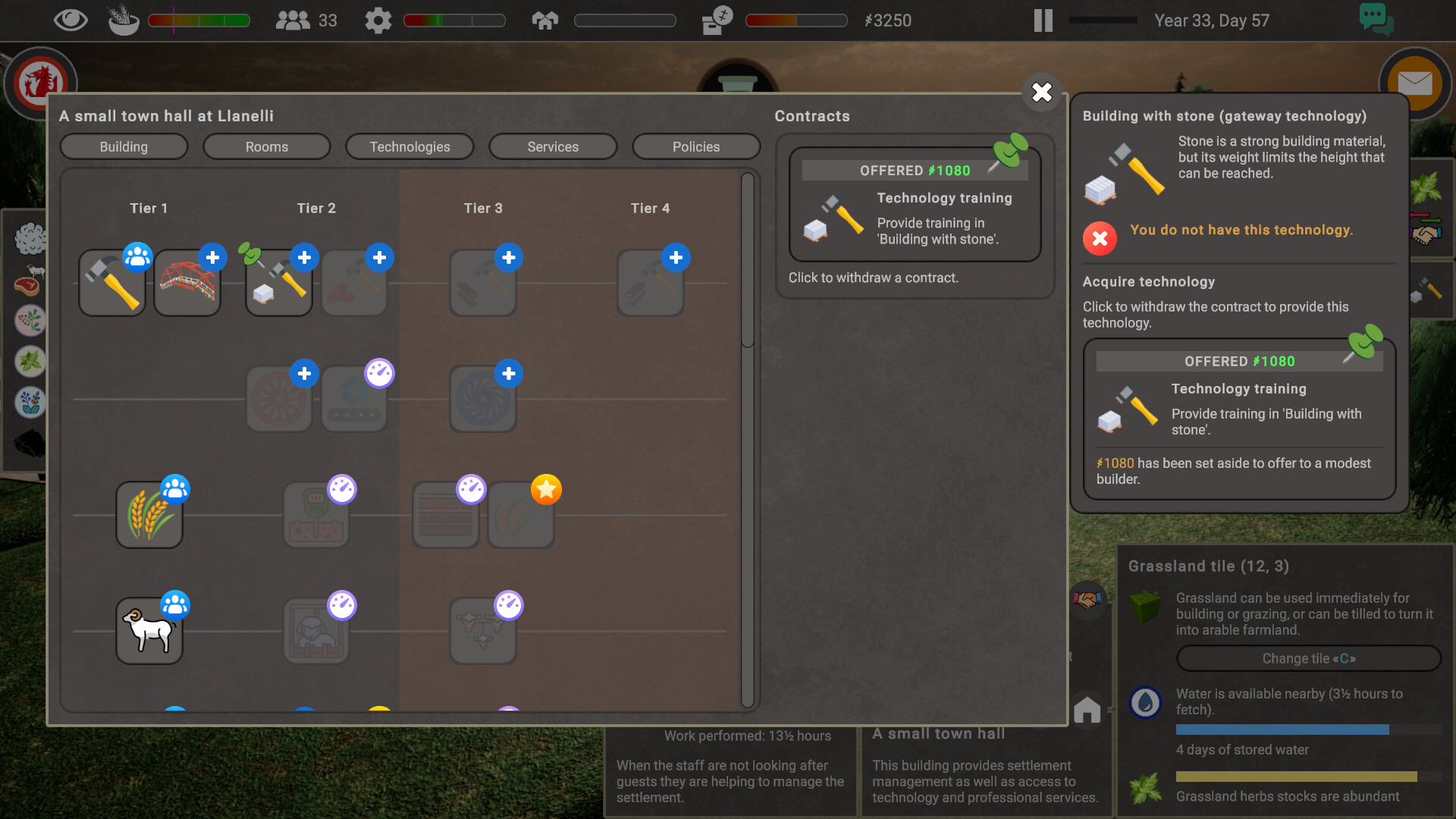This screenshot has height=819, width=1456.
Task: Toggle the eye visibility icon in top left
Action: 71,20
